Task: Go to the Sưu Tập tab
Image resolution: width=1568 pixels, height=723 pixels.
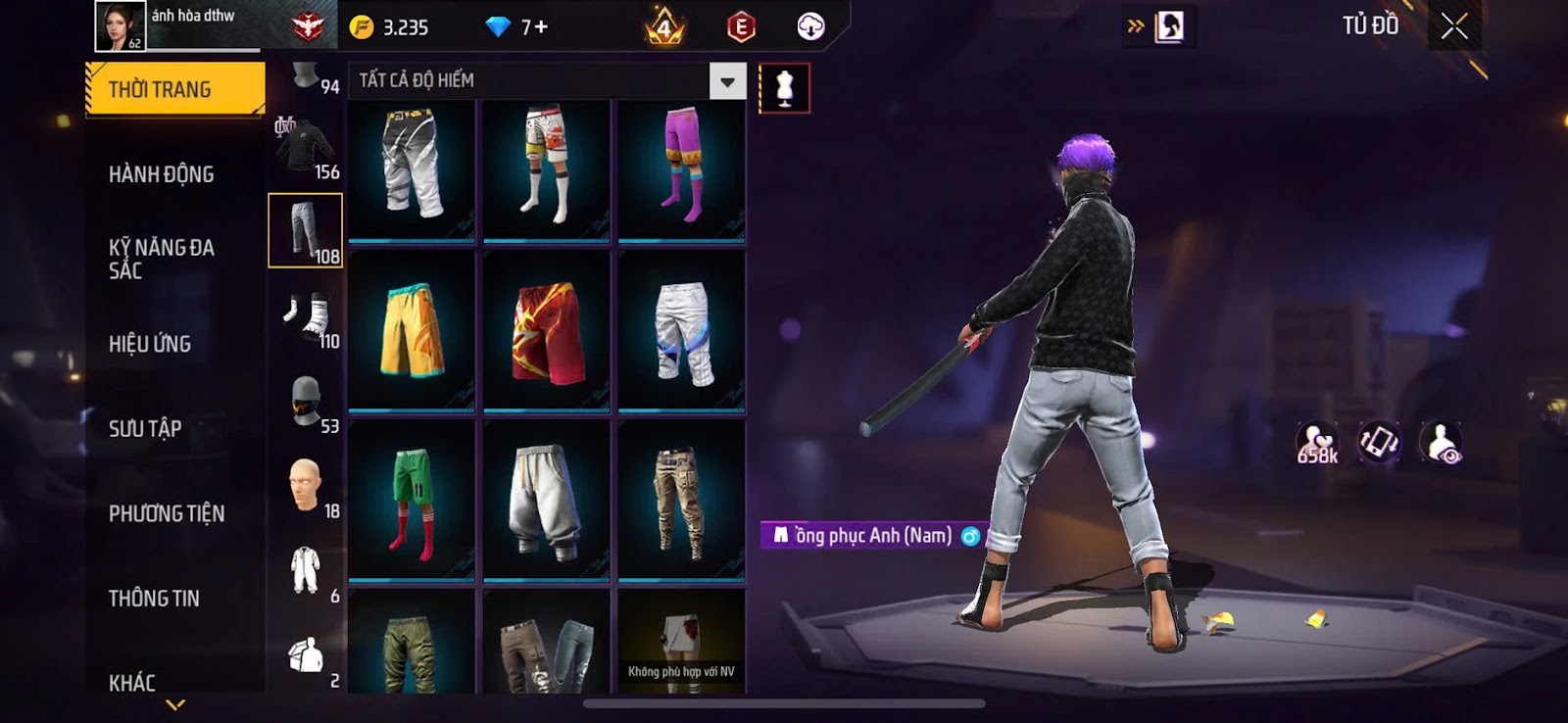Action: tap(145, 428)
